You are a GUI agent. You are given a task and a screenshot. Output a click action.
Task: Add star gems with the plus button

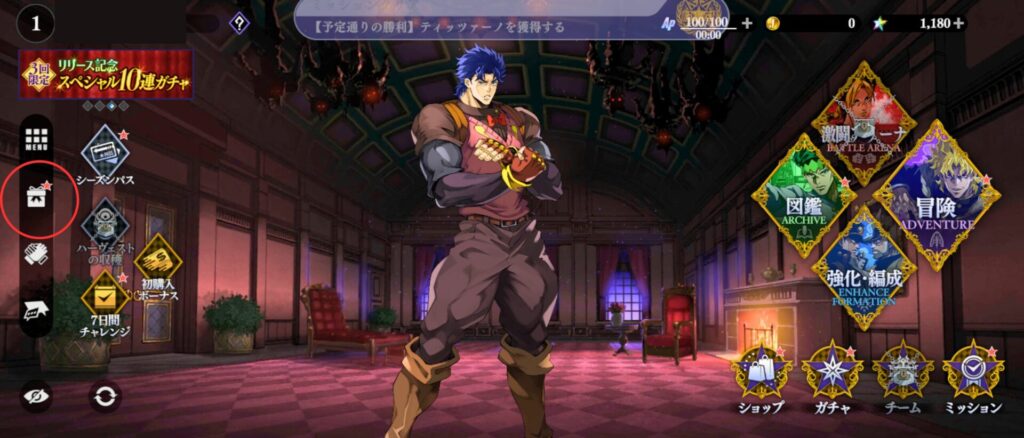tap(960, 23)
